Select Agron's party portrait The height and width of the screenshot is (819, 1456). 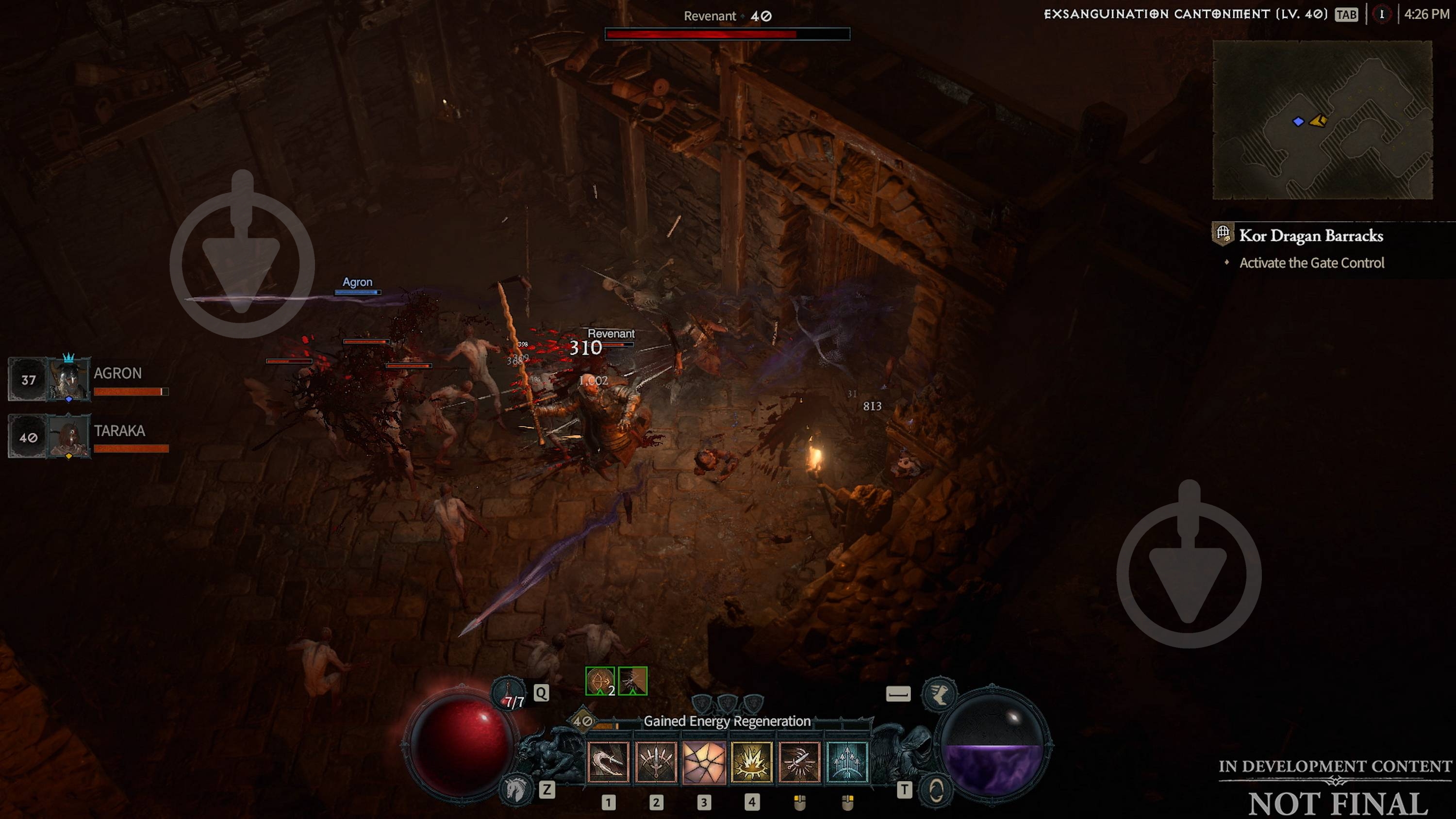(x=68, y=380)
